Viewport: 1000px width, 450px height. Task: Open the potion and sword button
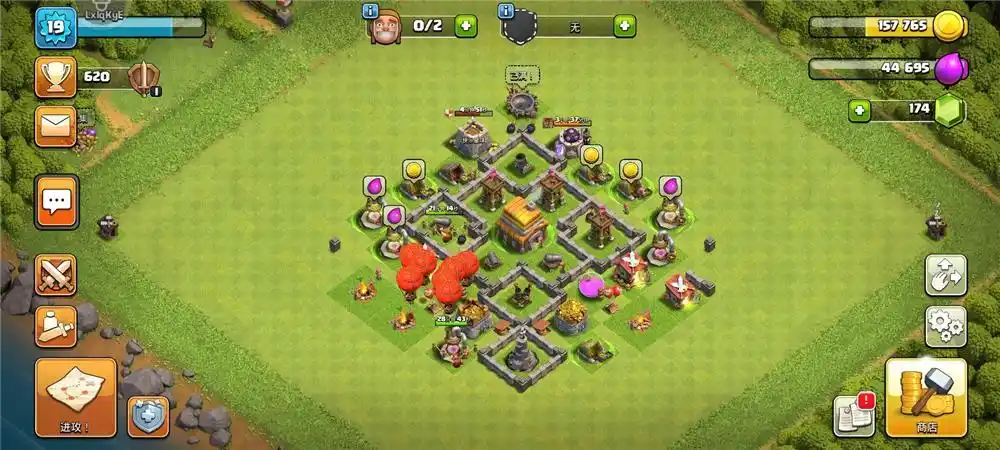click(56, 324)
